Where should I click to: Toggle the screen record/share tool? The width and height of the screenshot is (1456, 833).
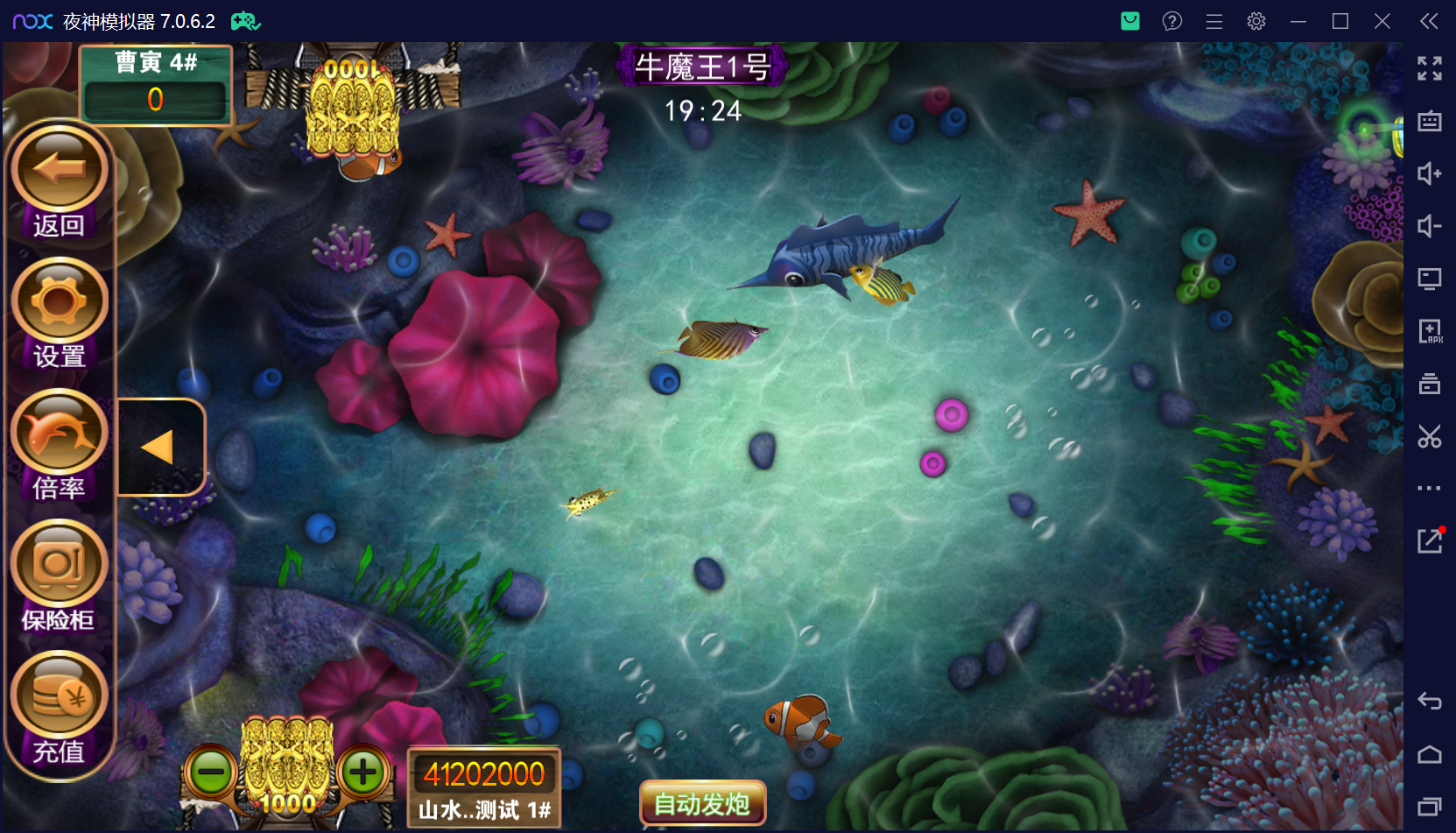[1430, 279]
